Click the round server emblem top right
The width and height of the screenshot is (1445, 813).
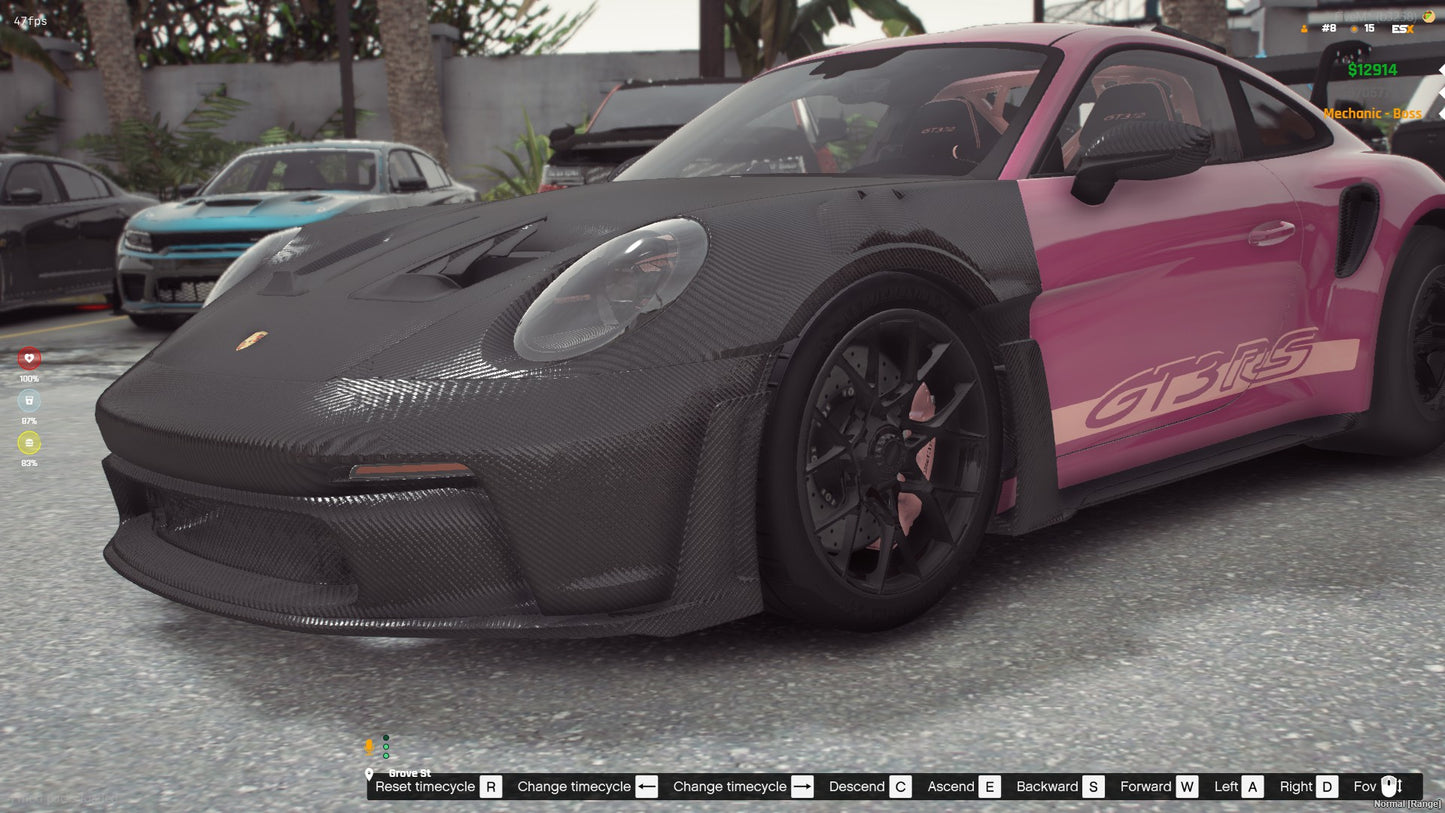(1429, 16)
